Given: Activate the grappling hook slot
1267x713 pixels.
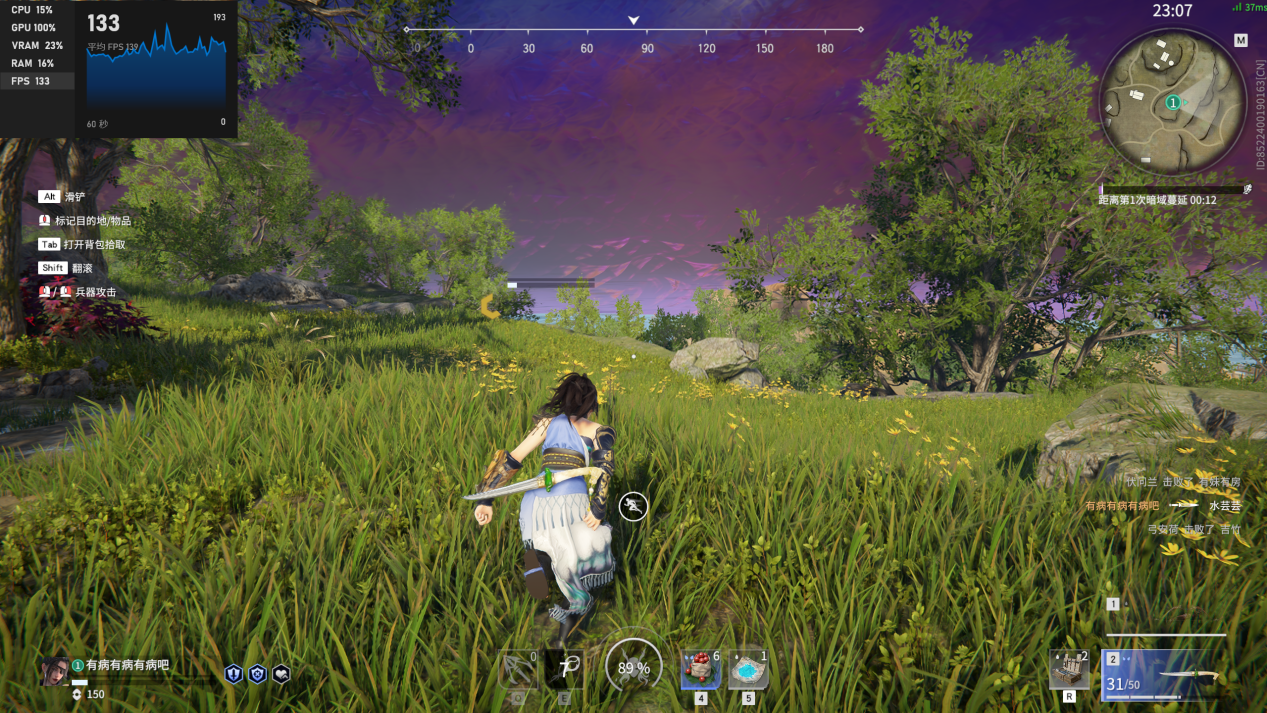Looking at the screenshot, I should [518, 669].
